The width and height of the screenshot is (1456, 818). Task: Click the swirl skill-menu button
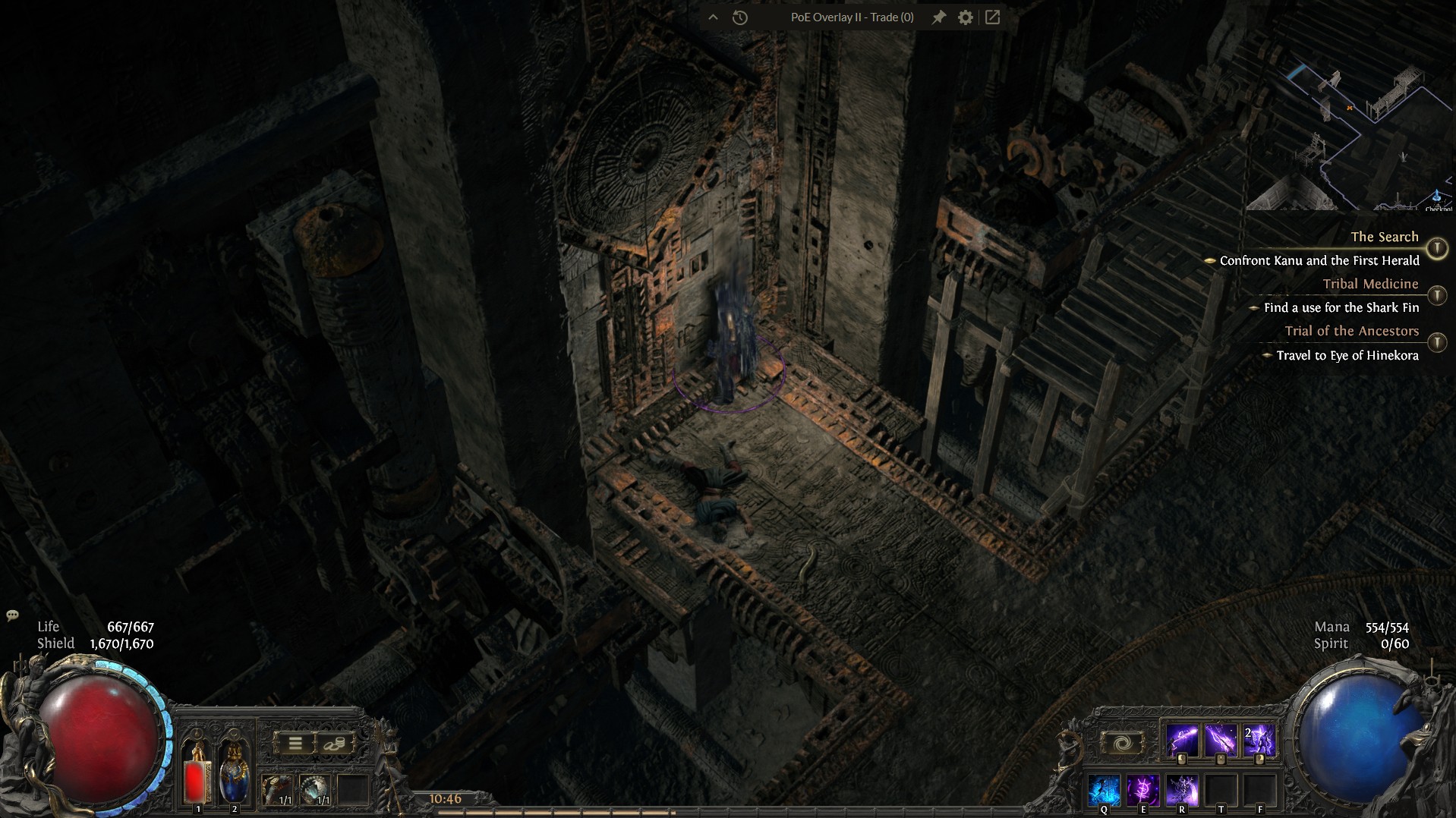[x=1121, y=743]
